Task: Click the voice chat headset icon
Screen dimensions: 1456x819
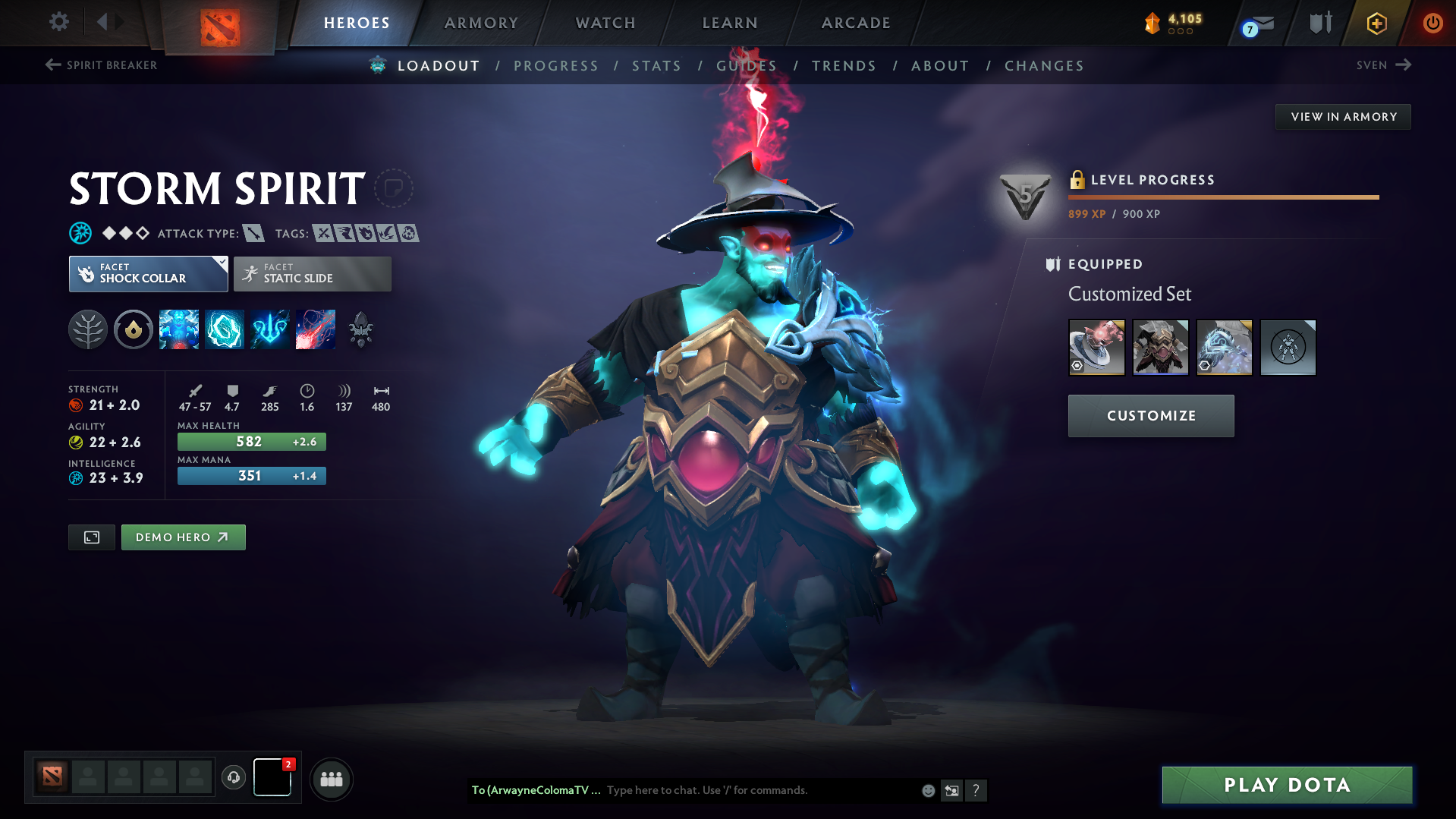Action: click(x=233, y=778)
